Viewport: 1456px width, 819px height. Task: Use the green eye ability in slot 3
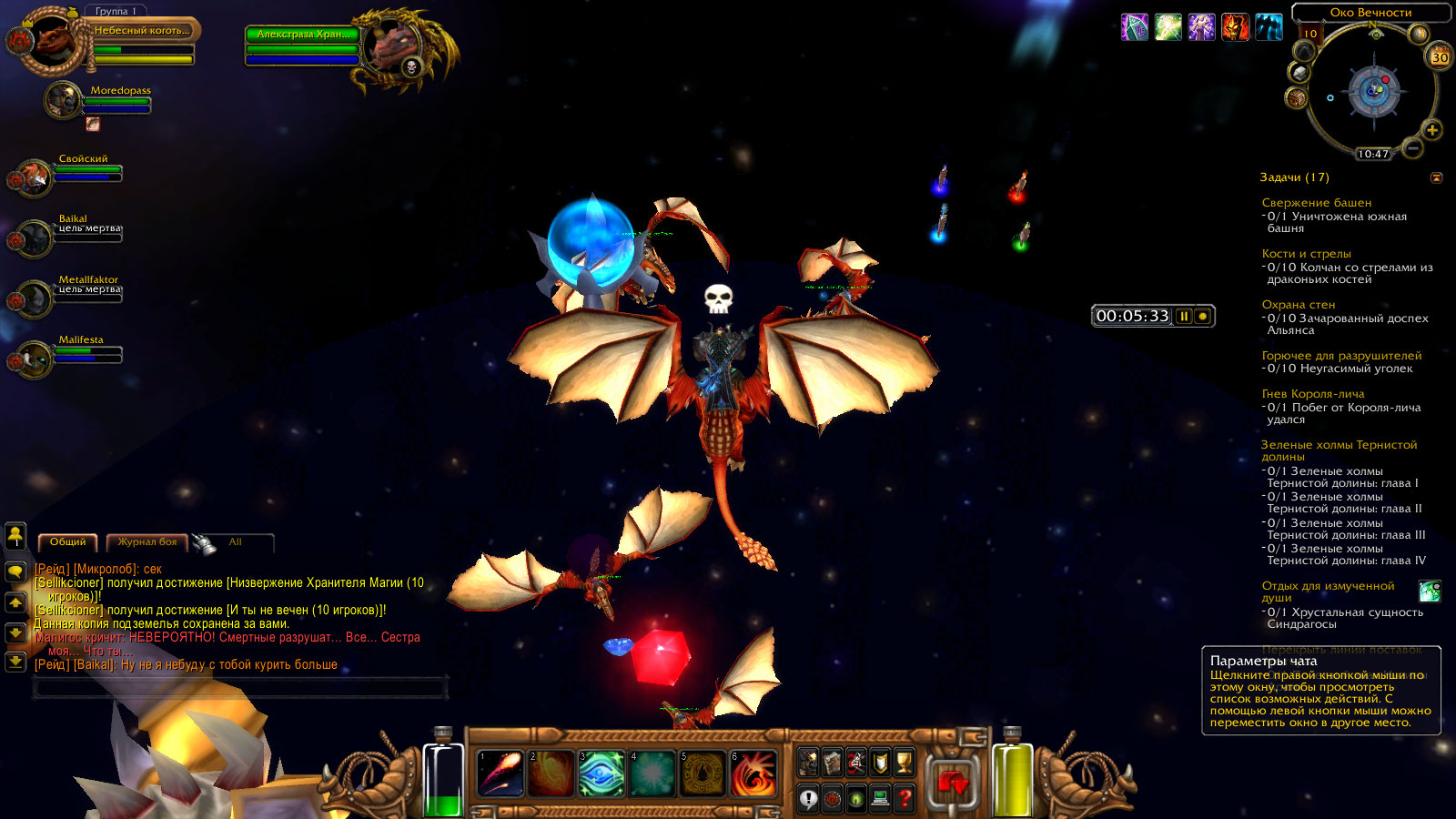pos(602,773)
